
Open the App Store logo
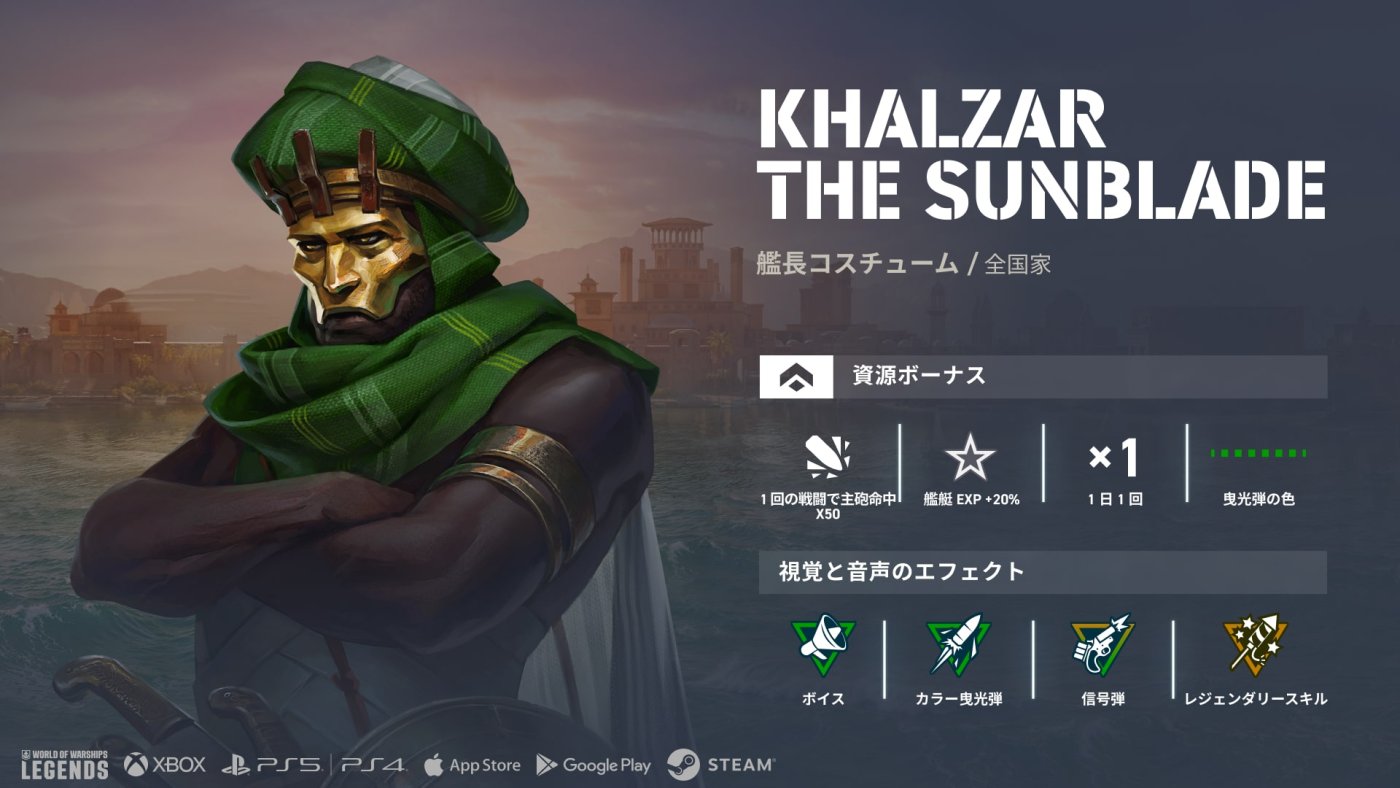[x=472, y=765]
